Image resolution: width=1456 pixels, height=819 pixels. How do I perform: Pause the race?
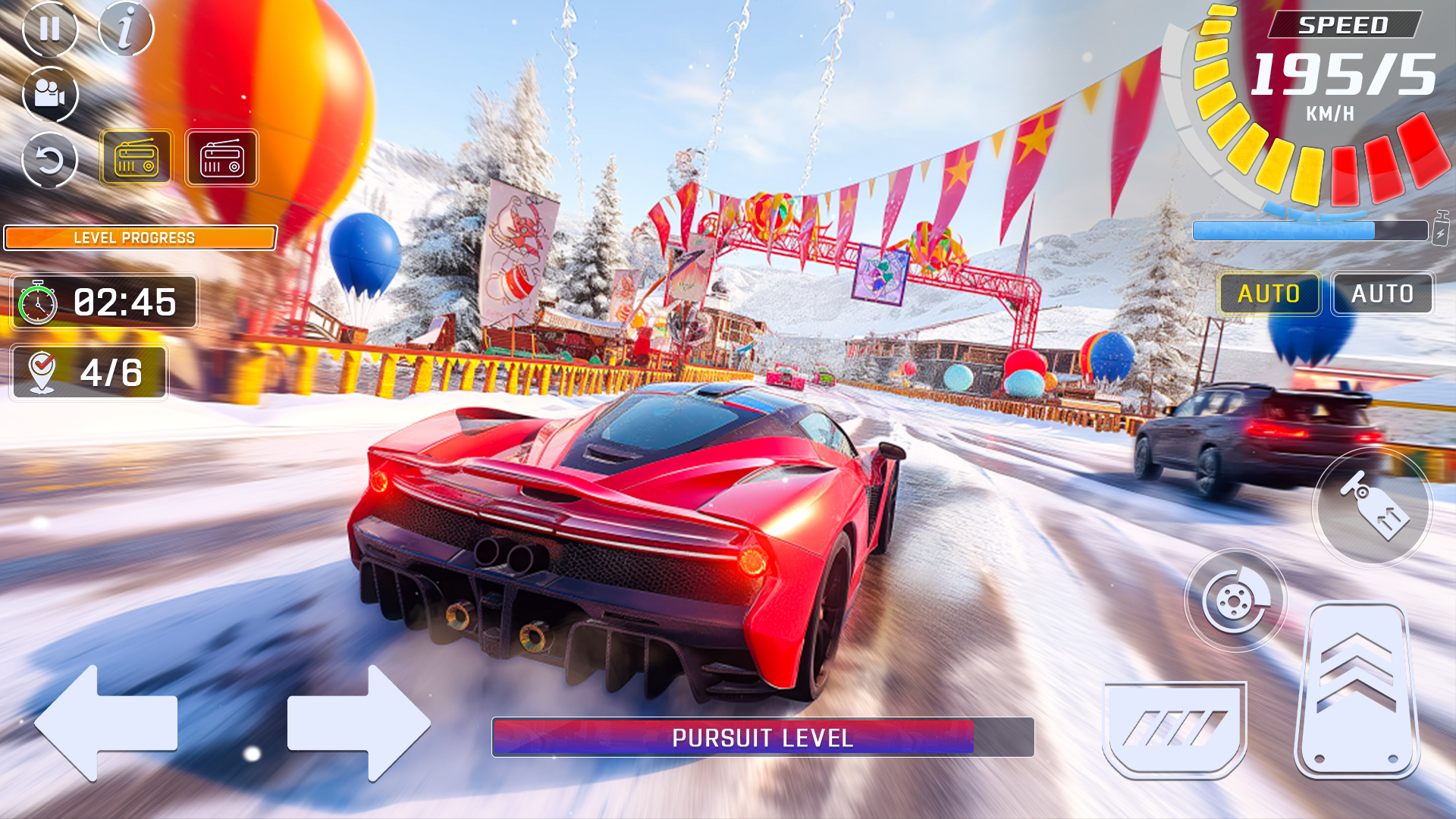[50, 29]
